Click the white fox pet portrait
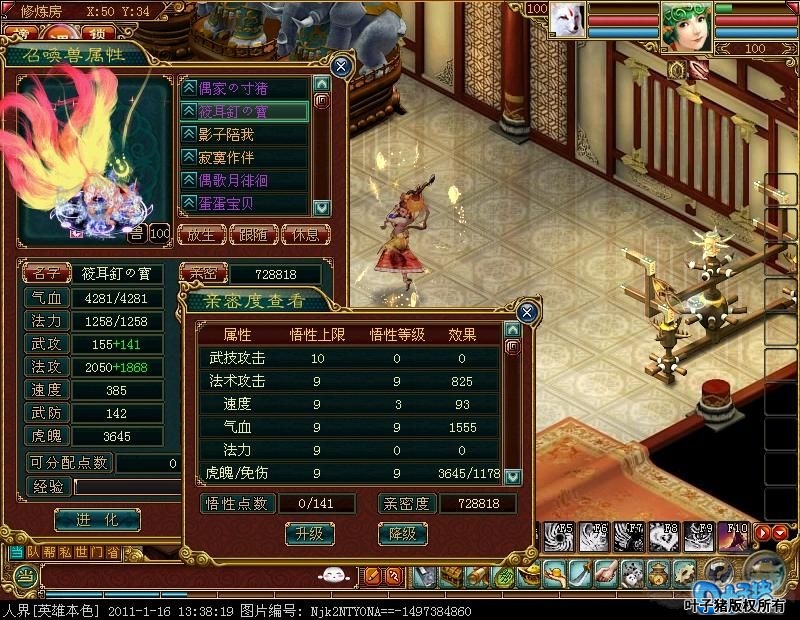Viewport: 800px width, 620px height. pyautogui.click(x=567, y=20)
